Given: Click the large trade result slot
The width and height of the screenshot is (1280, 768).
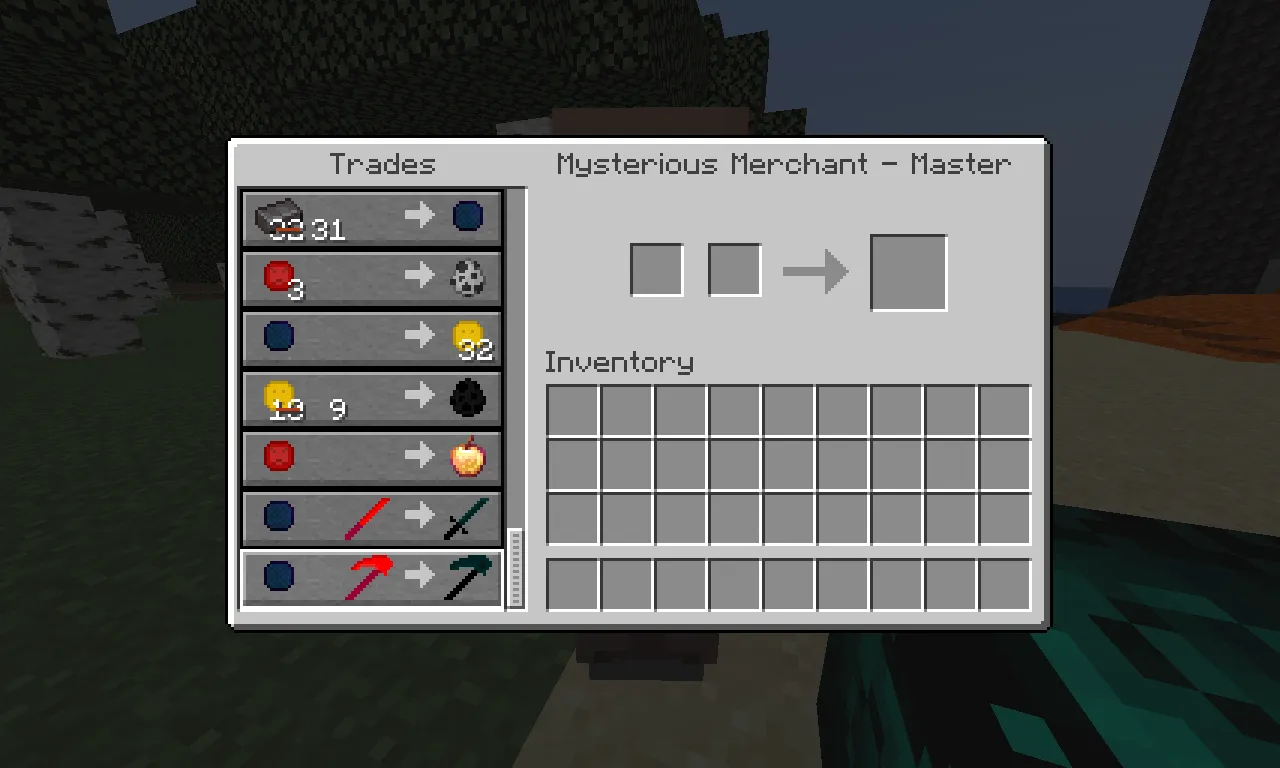Looking at the screenshot, I should coord(908,271).
